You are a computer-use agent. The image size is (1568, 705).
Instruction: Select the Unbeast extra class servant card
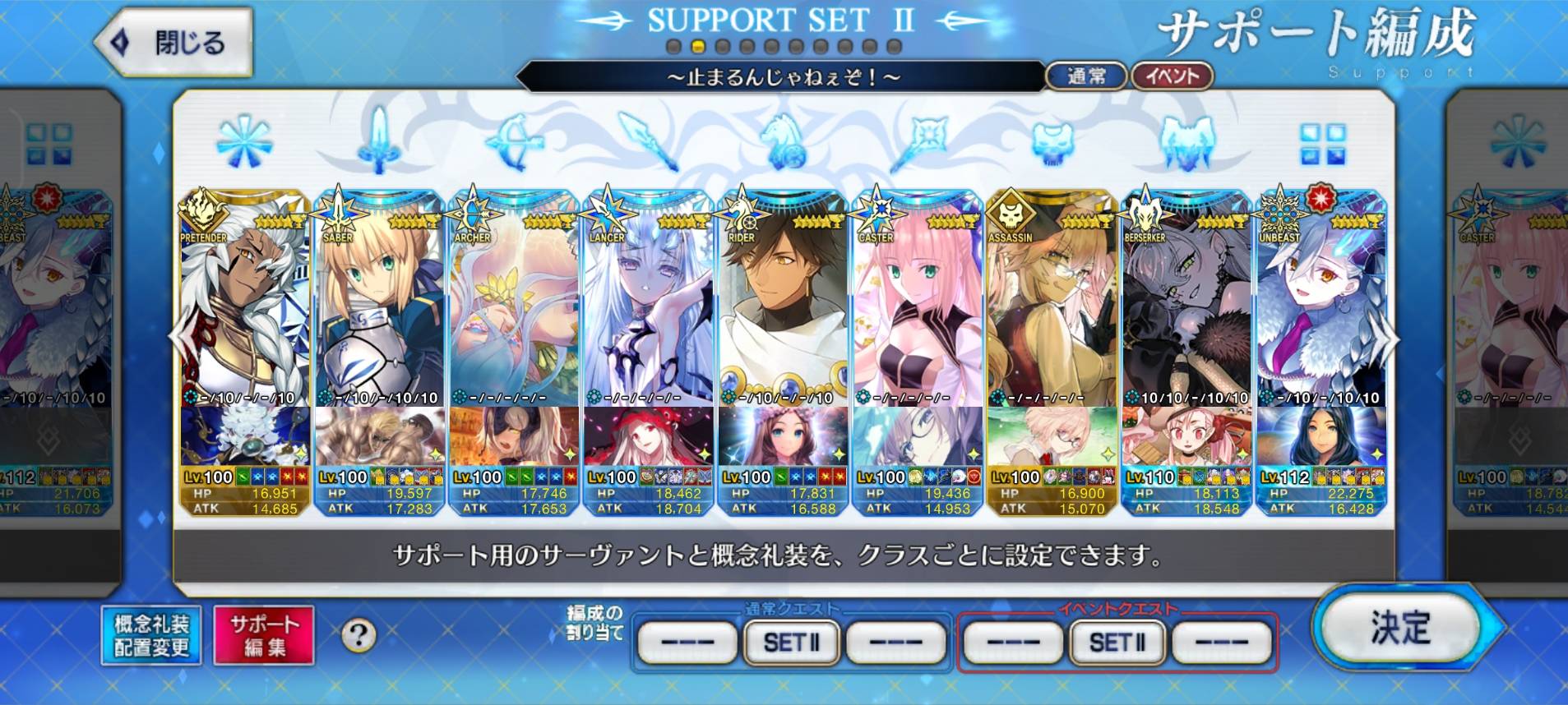coord(1321,312)
